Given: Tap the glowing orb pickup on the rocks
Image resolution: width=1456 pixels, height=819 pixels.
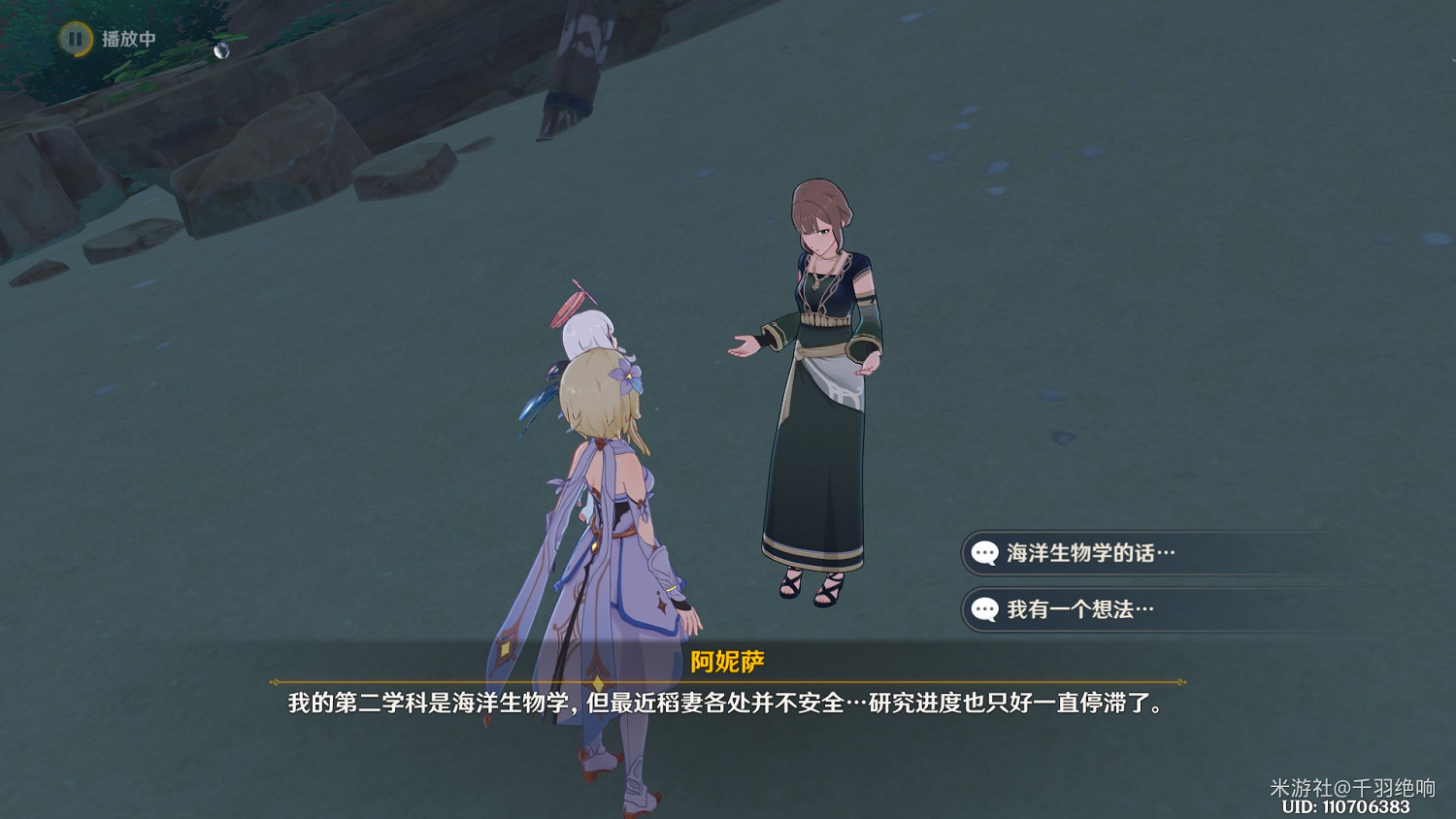Looking at the screenshot, I should click(x=222, y=51).
